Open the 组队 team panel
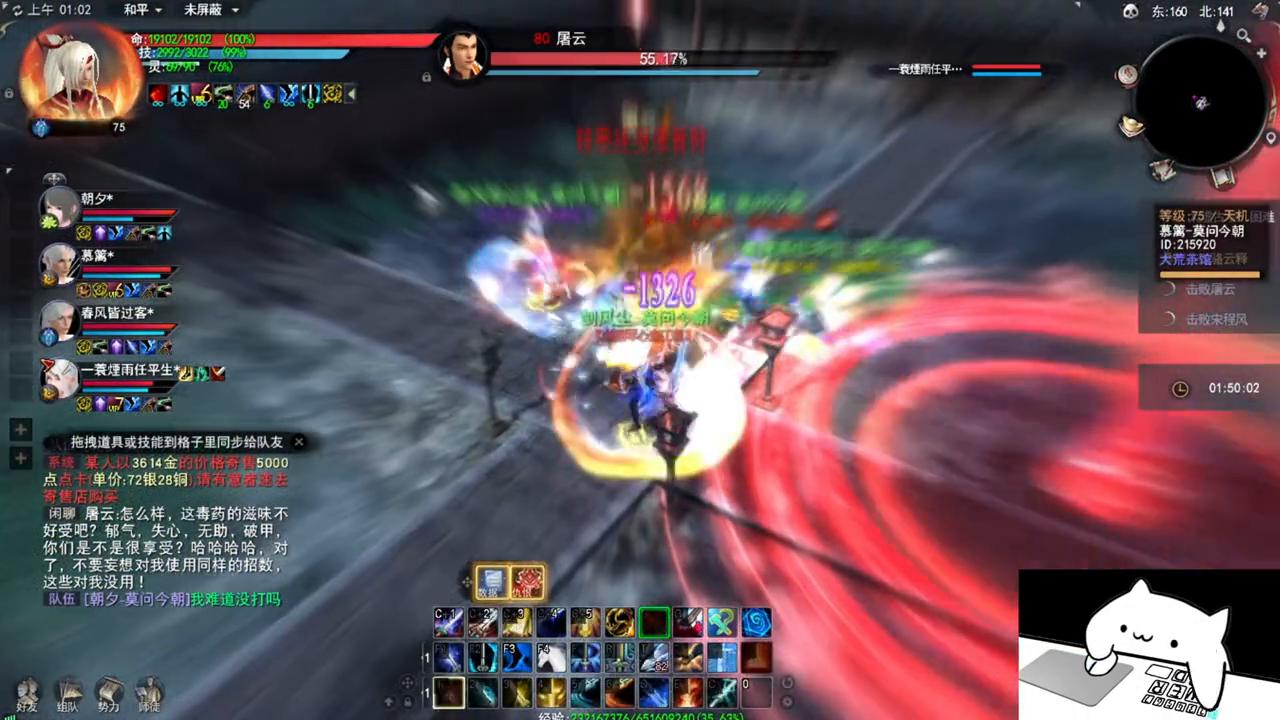Screen dimensions: 1280x720 pyautogui.click(x=68, y=693)
